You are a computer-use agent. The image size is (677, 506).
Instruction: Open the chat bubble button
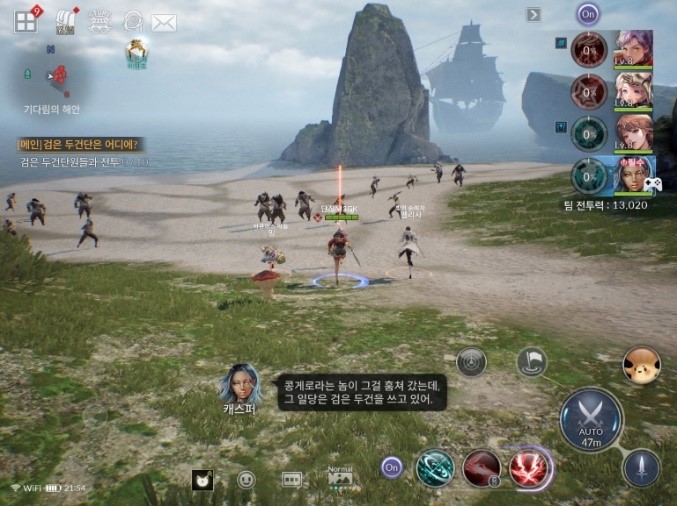tap(292, 480)
